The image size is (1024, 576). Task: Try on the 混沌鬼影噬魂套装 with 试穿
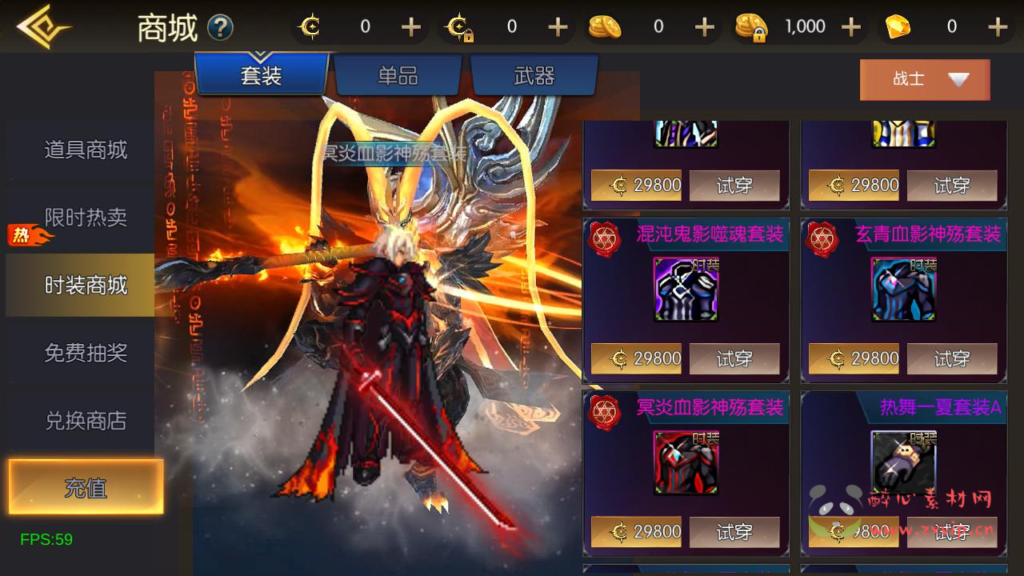point(734,358)
